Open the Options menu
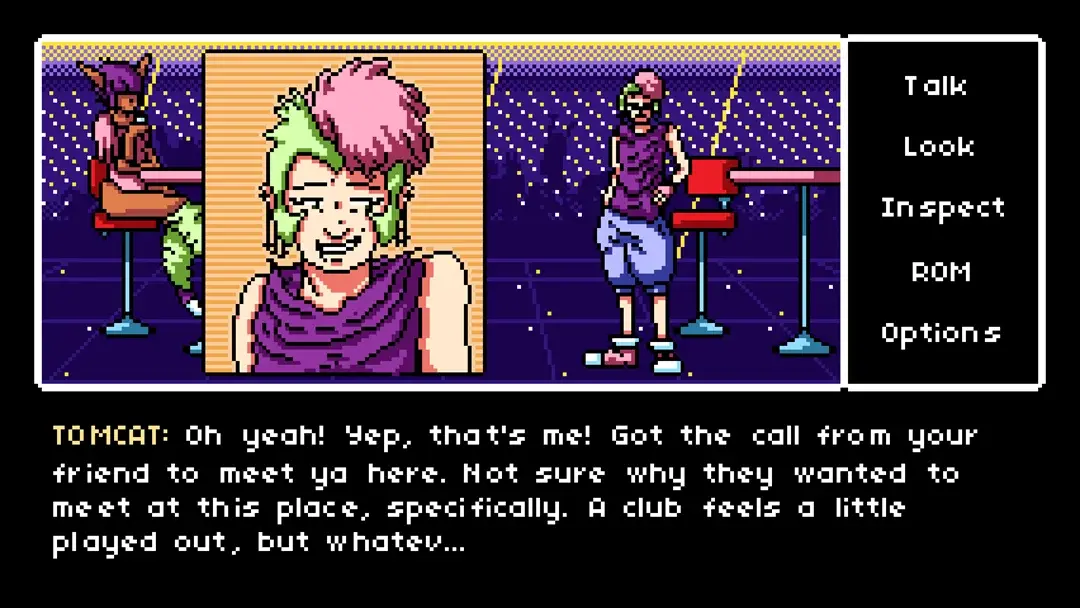This screenshot has height=608, width=1080. (x=940, y=333)
